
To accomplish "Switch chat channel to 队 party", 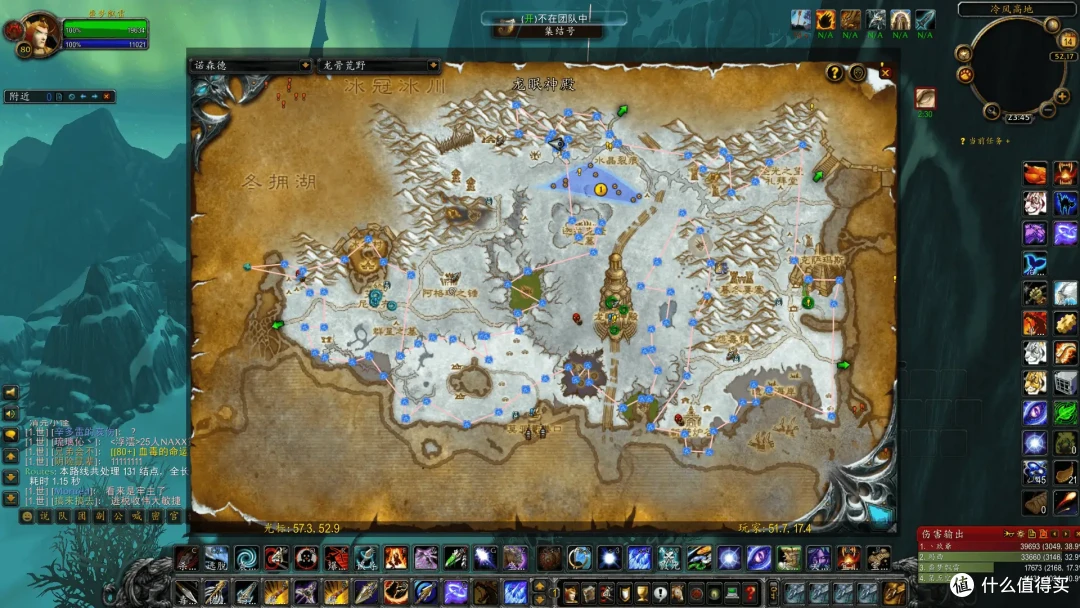I will click(62, 516).
